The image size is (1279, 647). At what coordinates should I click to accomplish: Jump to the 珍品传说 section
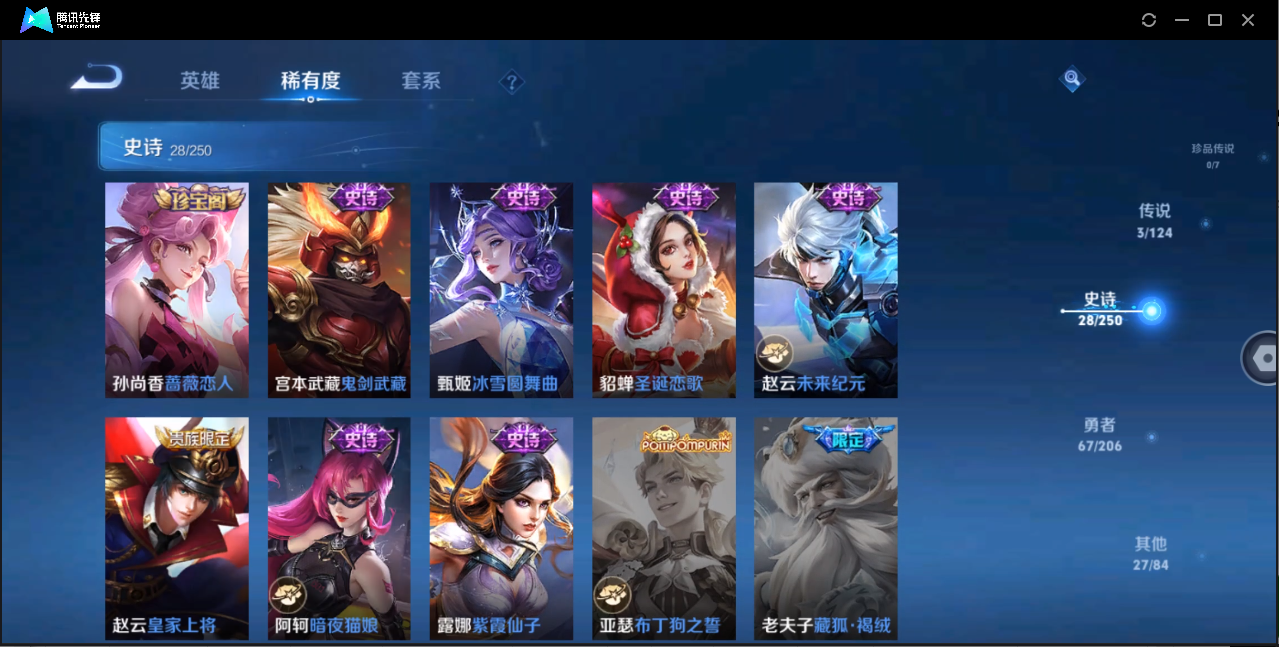1212,155
